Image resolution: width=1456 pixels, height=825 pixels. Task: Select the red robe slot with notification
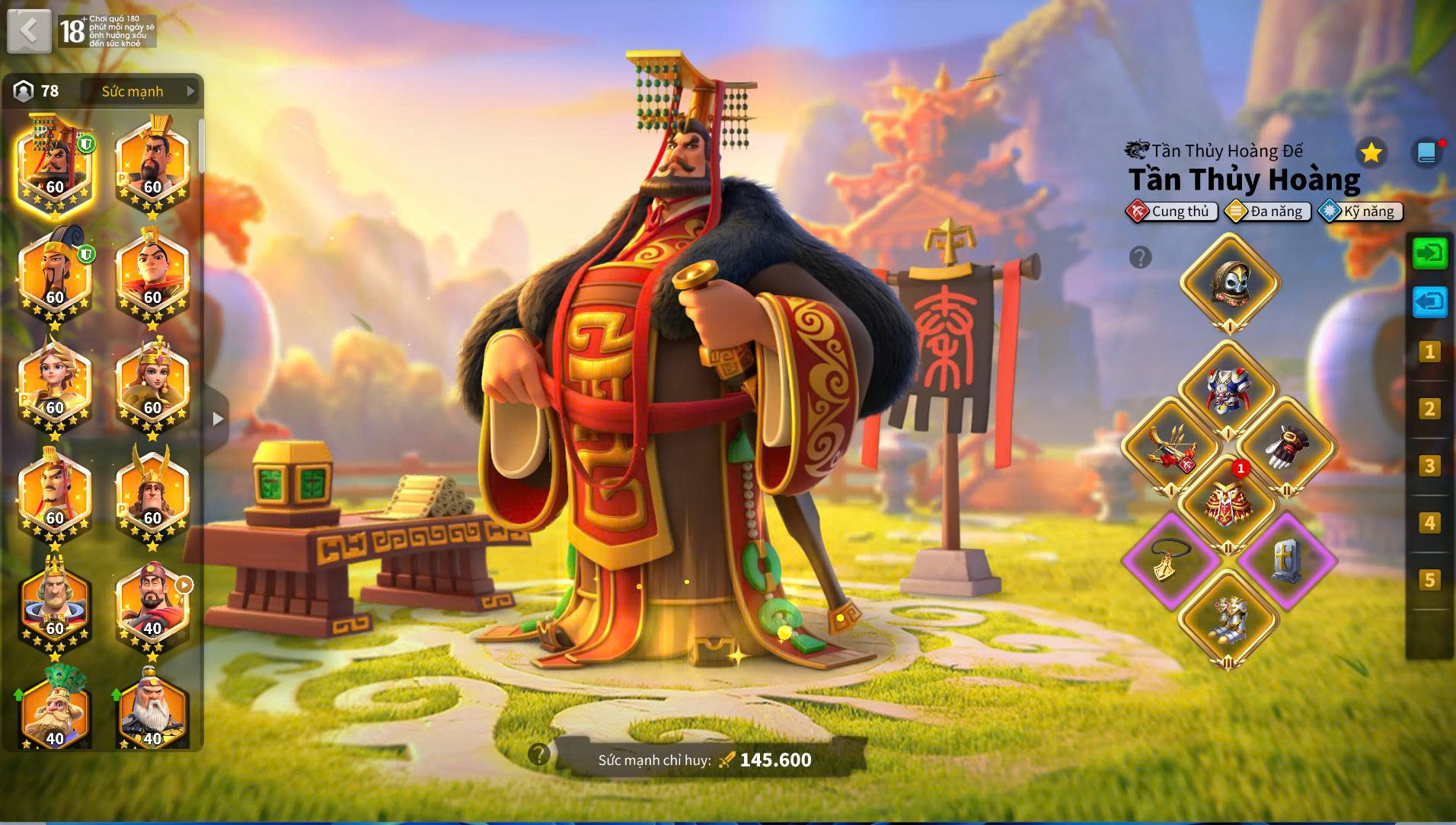point(1228,503)
